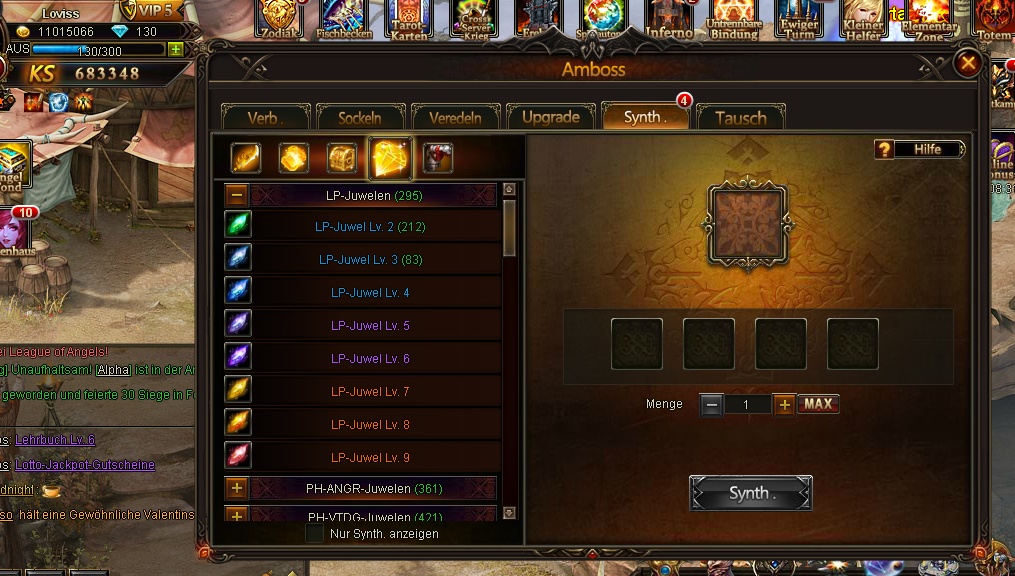The image size is (1015, 576).
Task: Expand the PH-ANGR-Juwelen category
Action: 237,489
